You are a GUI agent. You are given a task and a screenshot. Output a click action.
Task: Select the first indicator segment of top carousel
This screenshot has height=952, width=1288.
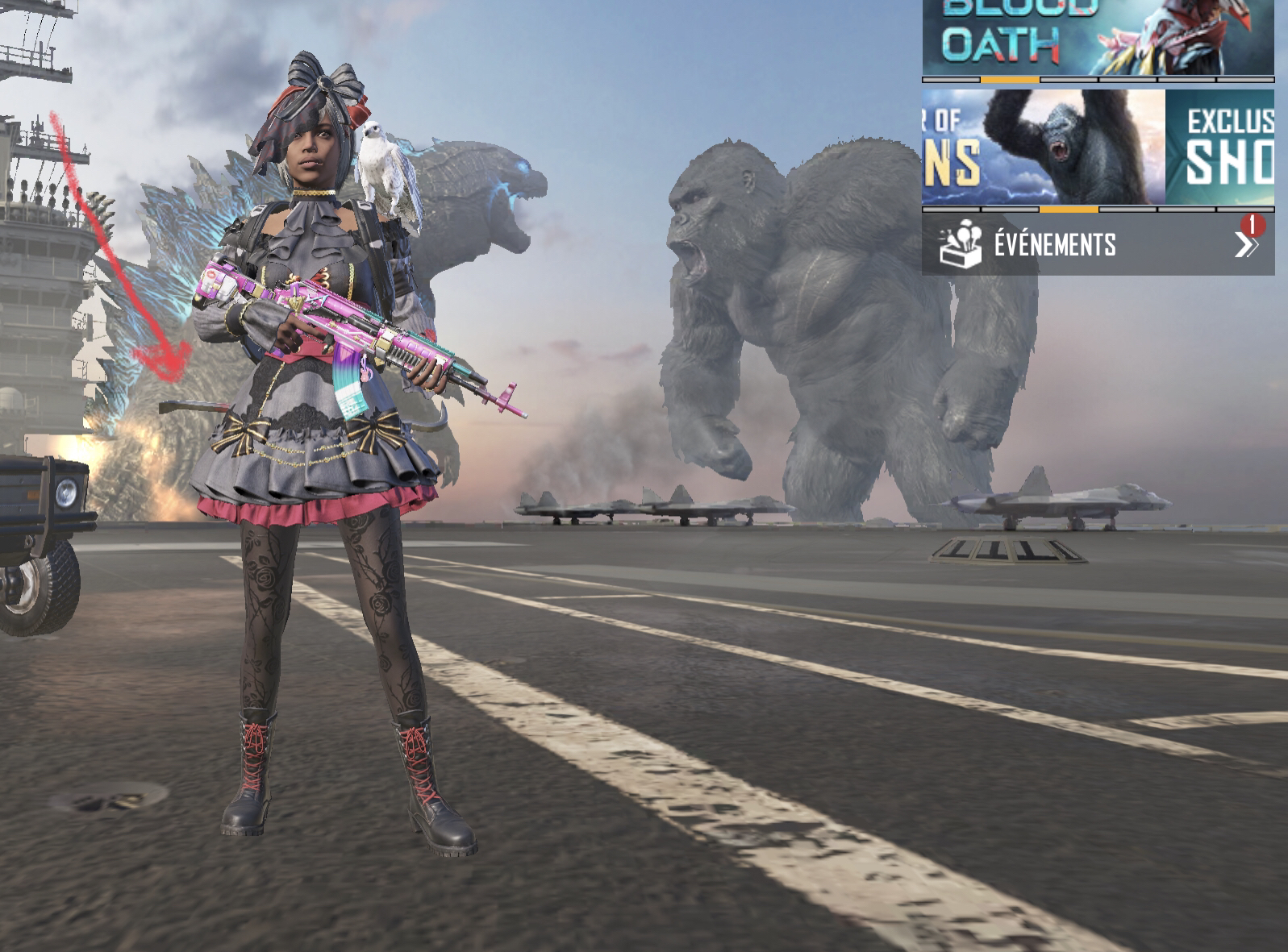point(952,81)
